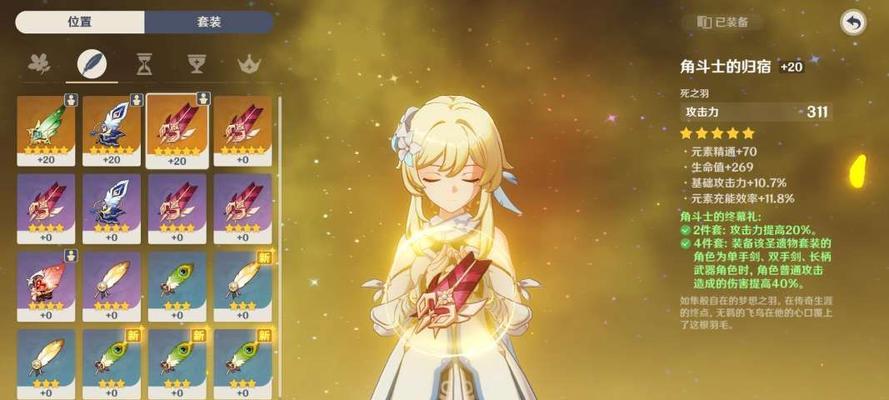Select the green star feather at +20

pyautogui.click(x=46, y=128)
